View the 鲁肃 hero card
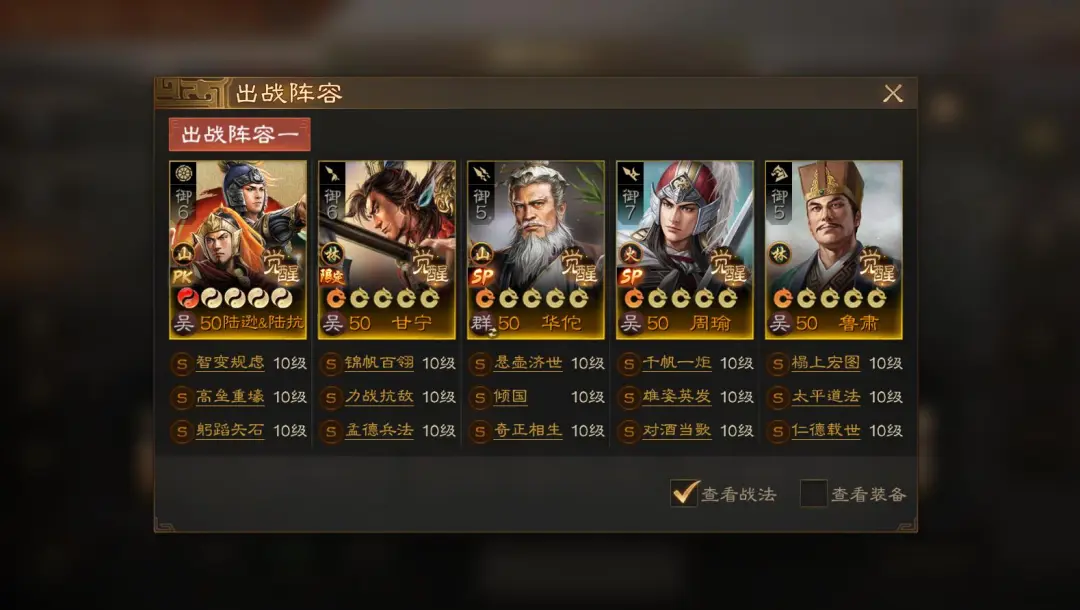 coord(833,249)
